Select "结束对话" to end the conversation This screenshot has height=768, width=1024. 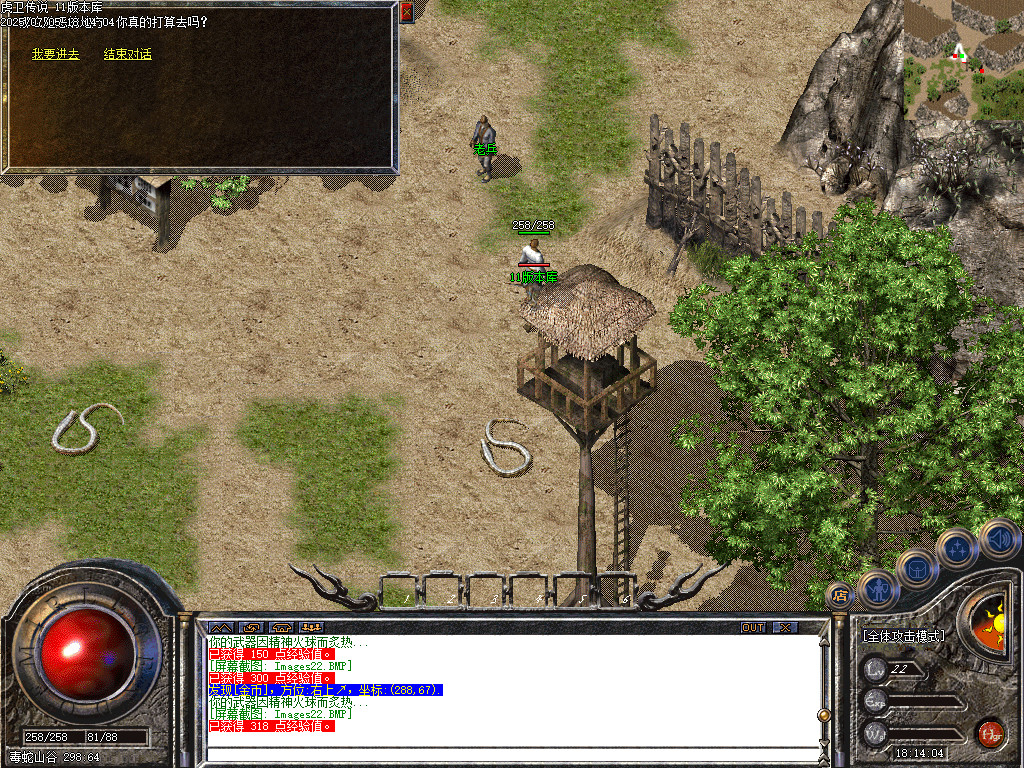pos(128,54)
